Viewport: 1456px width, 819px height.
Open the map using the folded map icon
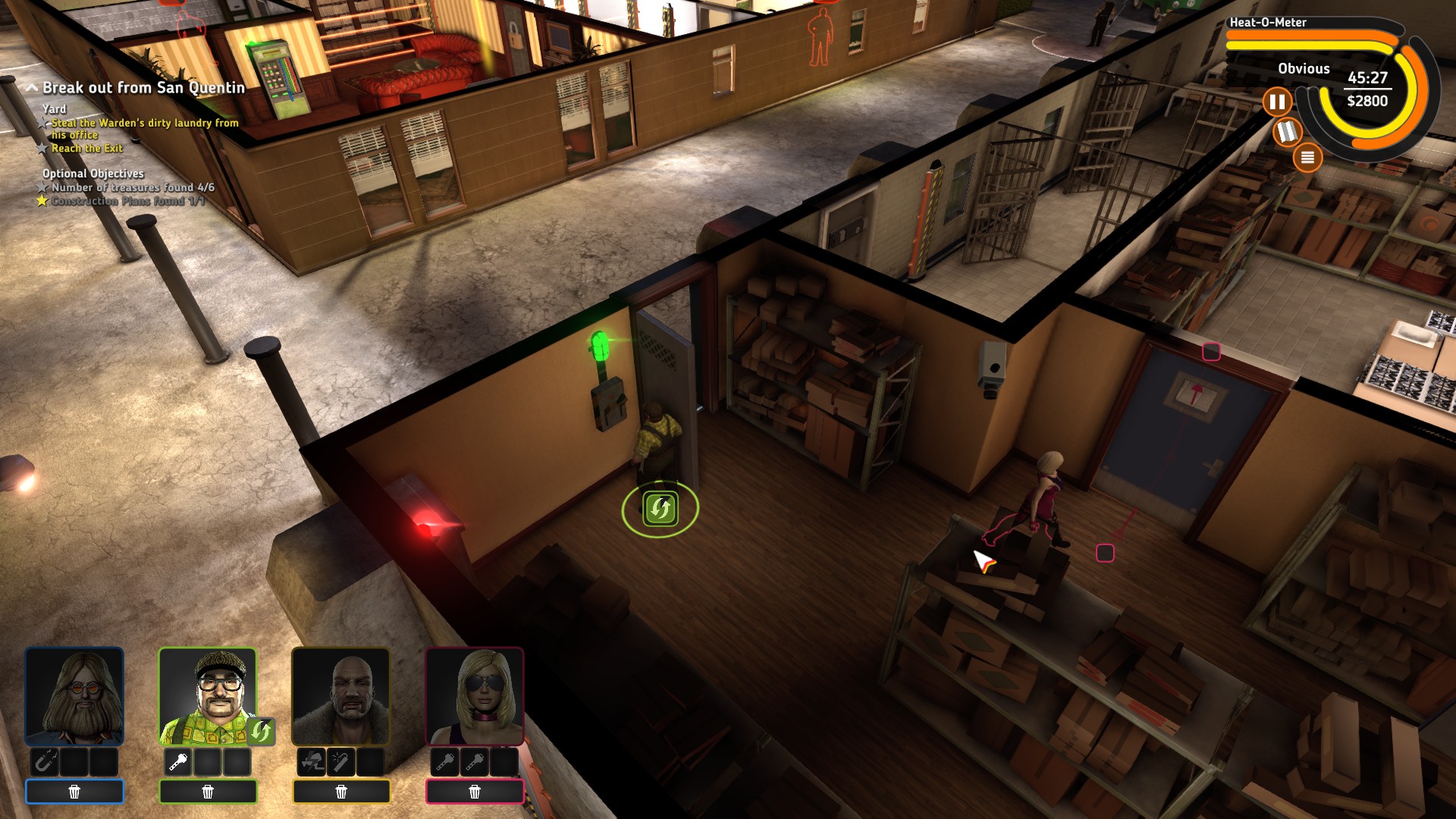pos(1287,131)
